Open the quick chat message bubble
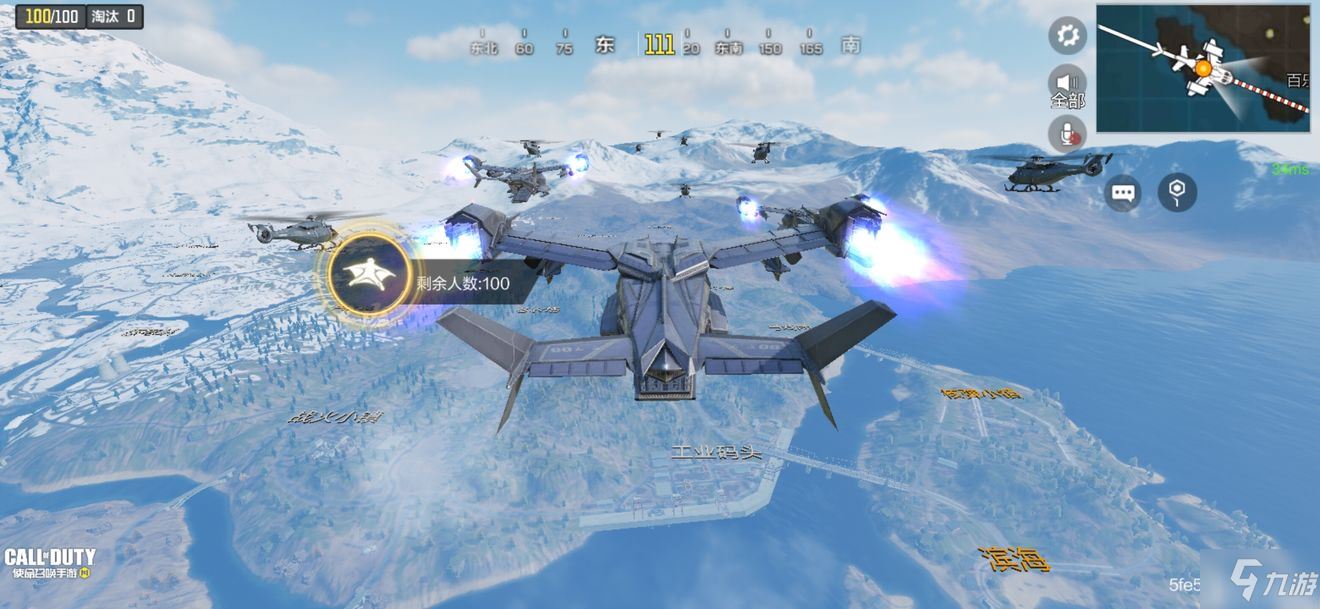This screenshot has height=609, width=1320. pyautogui.click(x=1123, y=193)
